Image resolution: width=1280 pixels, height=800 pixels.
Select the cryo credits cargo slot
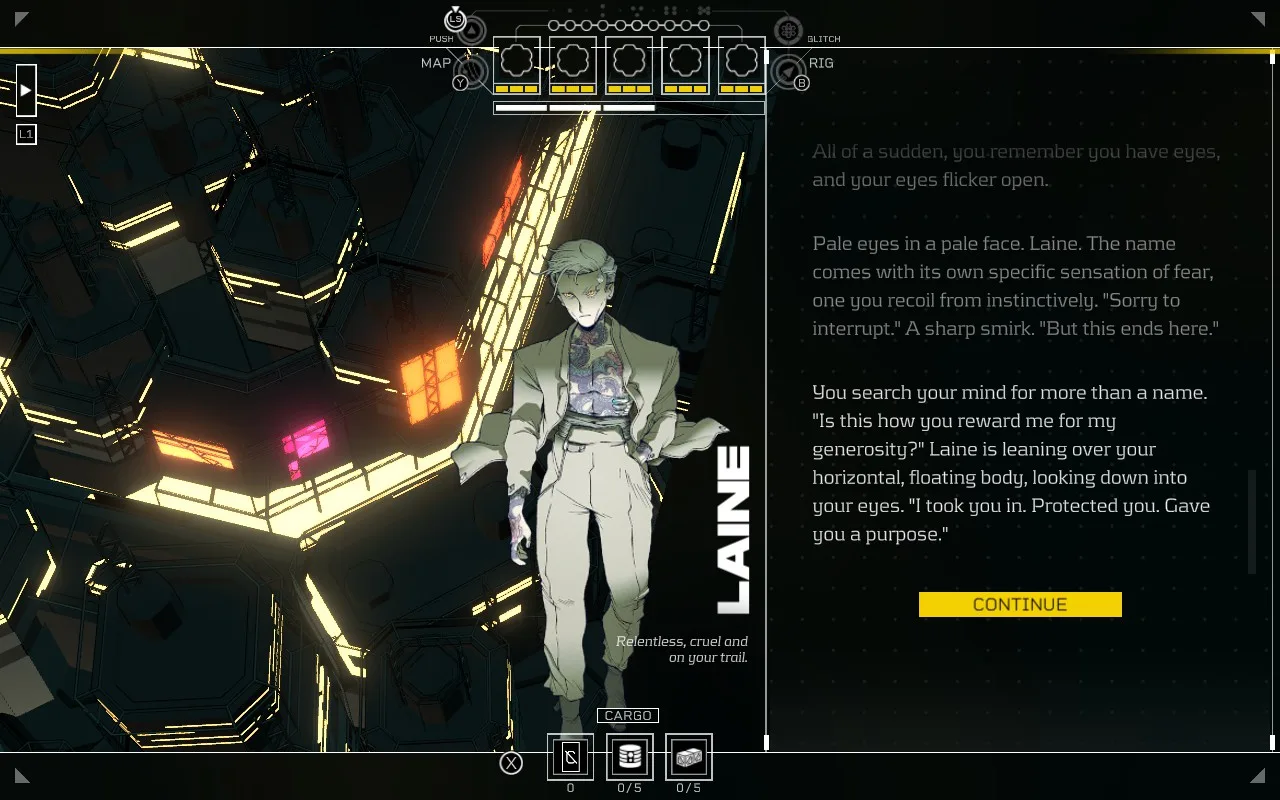[x=570, y=757]
